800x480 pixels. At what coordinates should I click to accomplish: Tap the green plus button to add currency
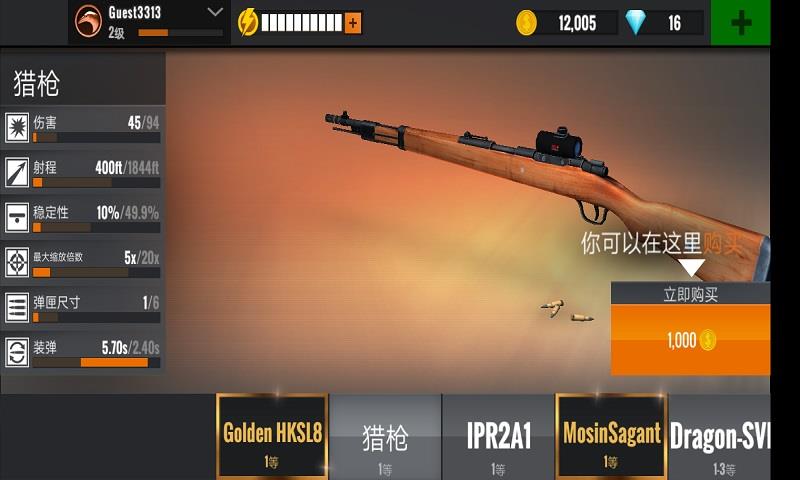(741, 22)
